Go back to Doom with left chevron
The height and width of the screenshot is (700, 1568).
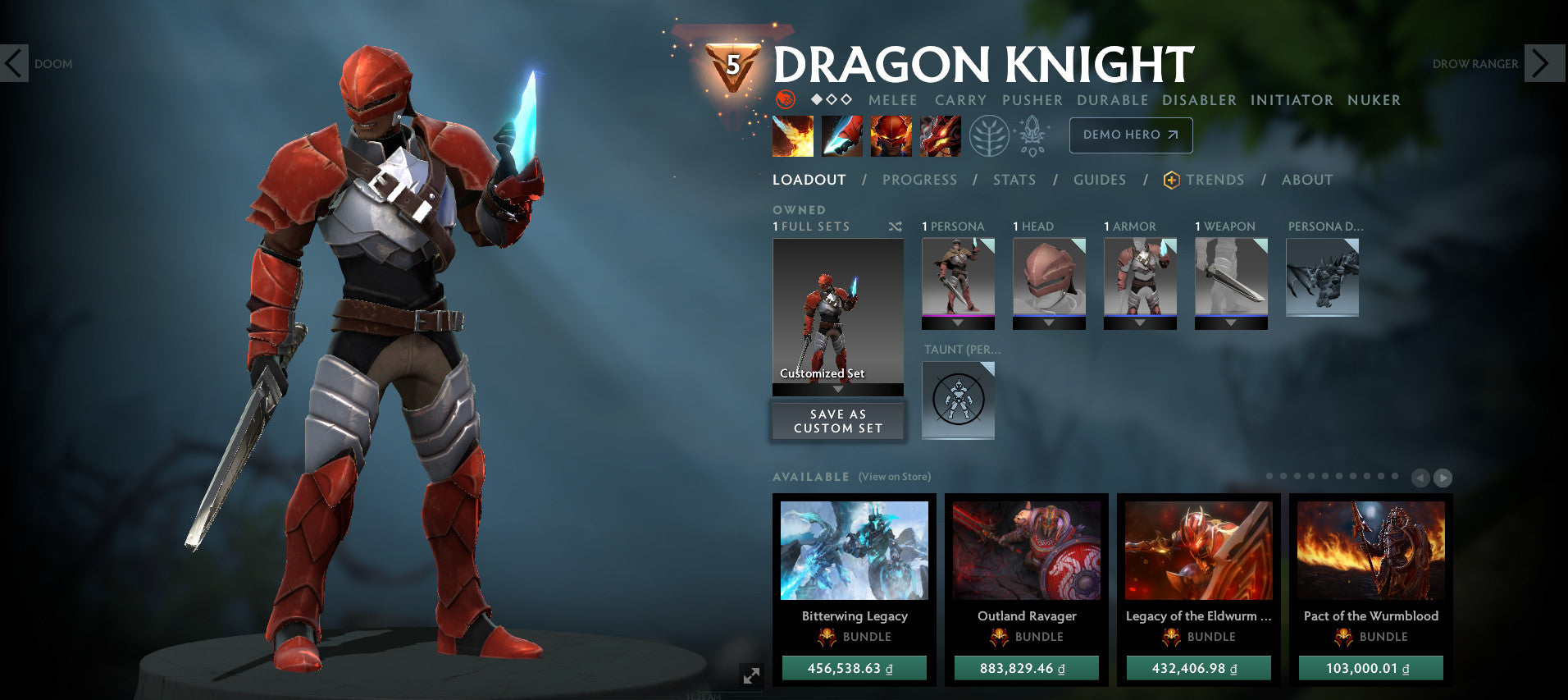13,63
